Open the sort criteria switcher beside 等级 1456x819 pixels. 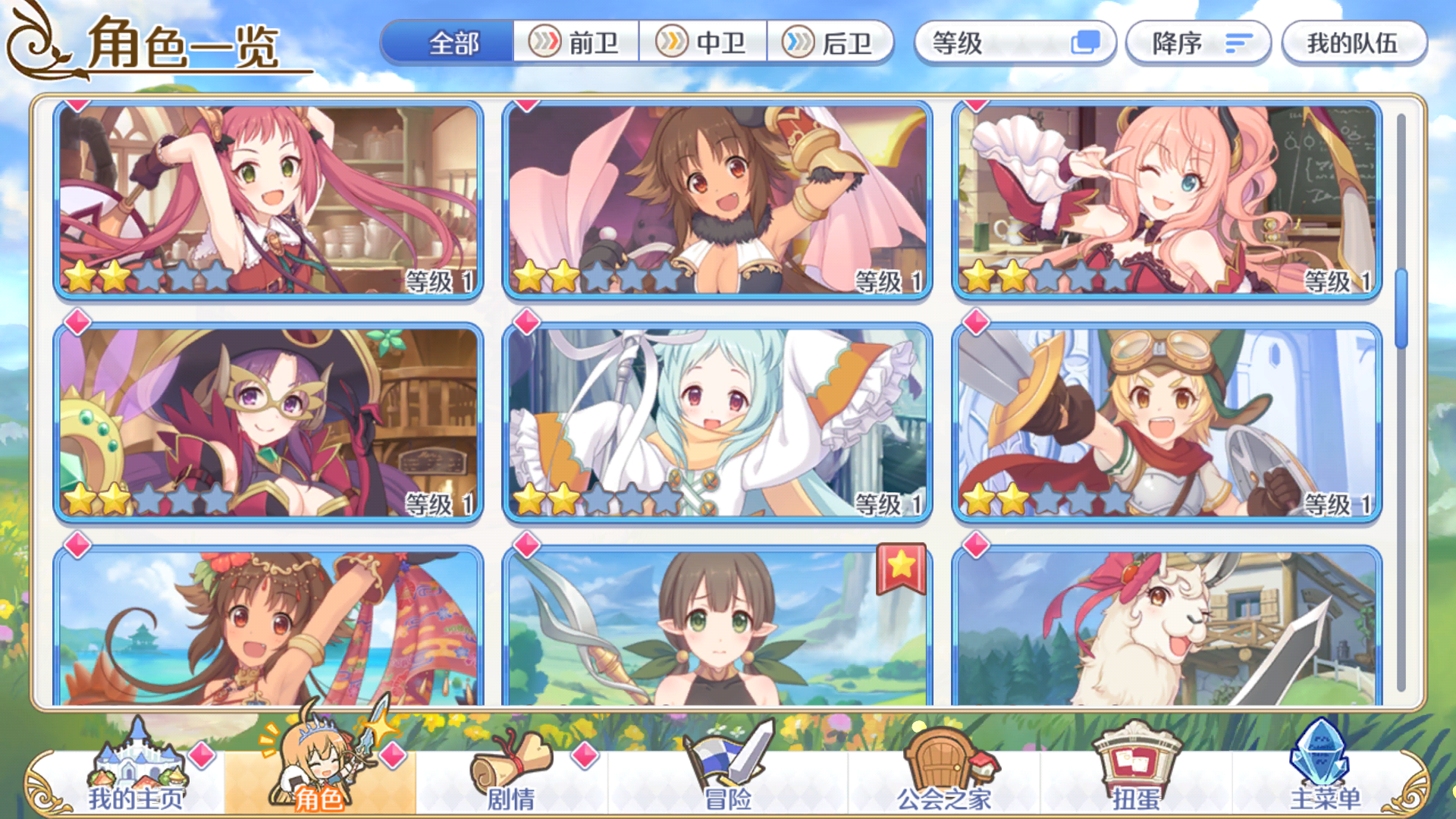coord(1087,43)
